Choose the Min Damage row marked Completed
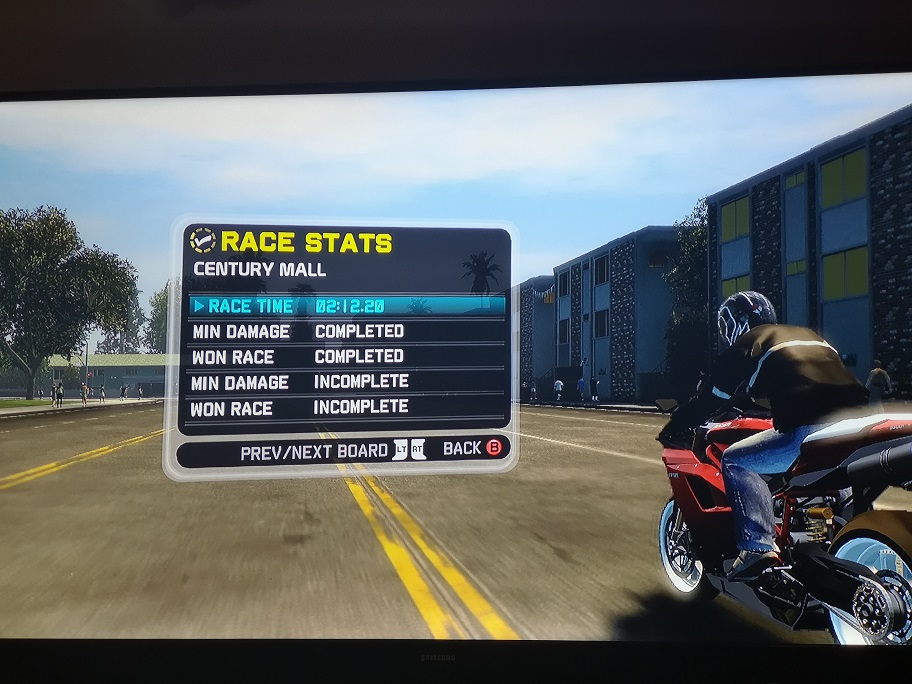 (345, 331)
